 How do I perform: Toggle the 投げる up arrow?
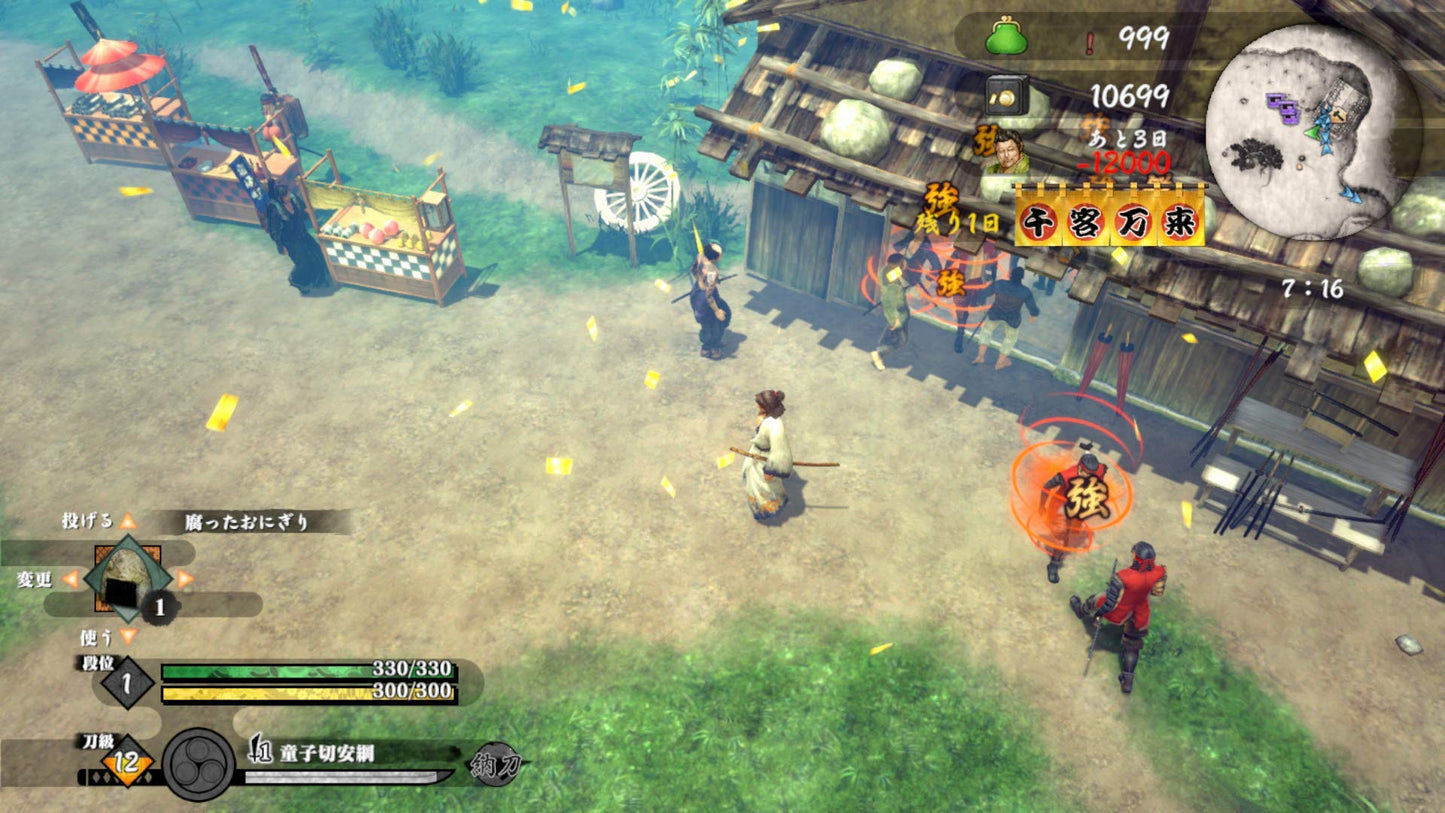[x=128, y=519]
